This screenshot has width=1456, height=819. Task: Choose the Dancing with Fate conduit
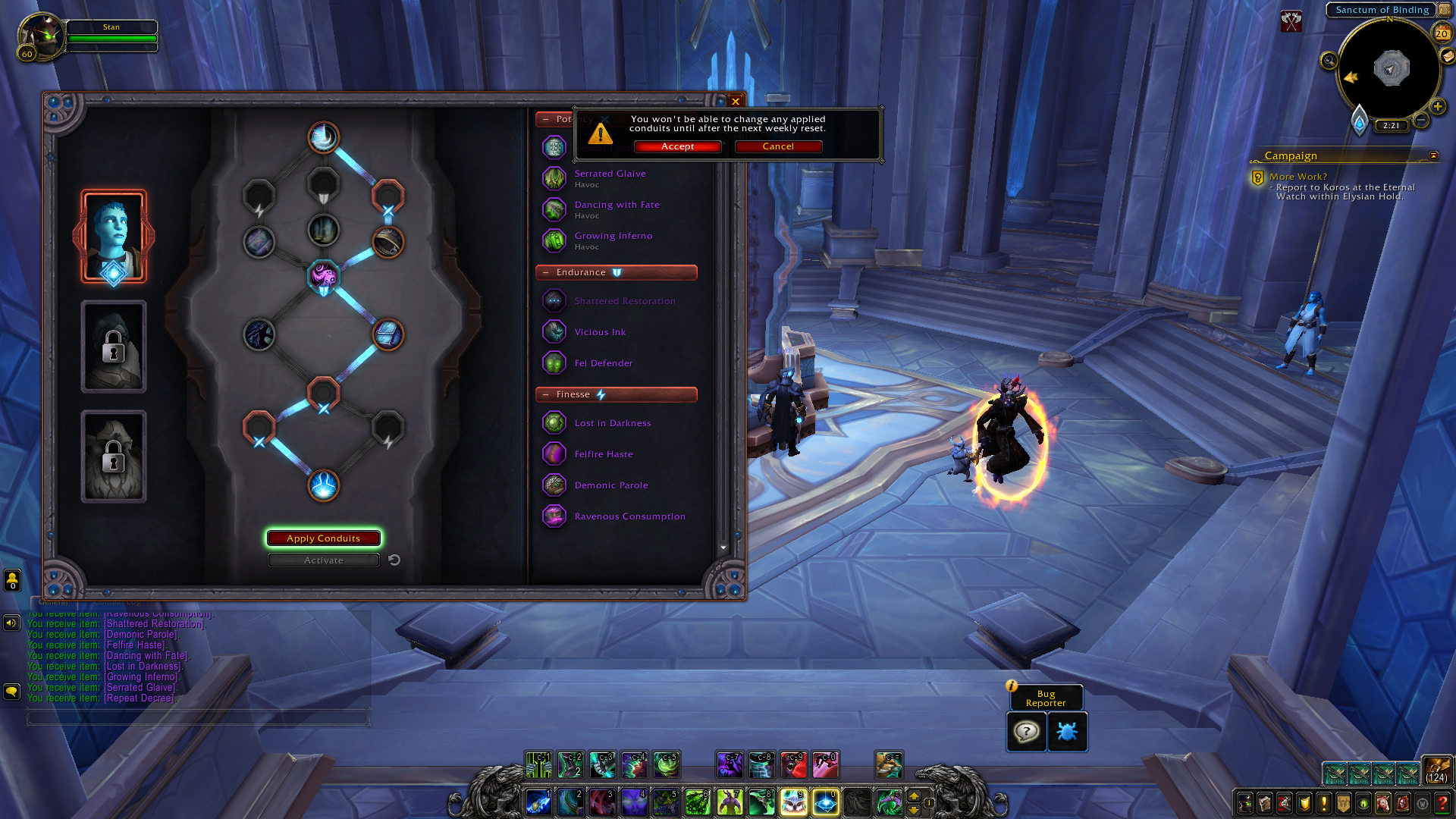(617, 205)
